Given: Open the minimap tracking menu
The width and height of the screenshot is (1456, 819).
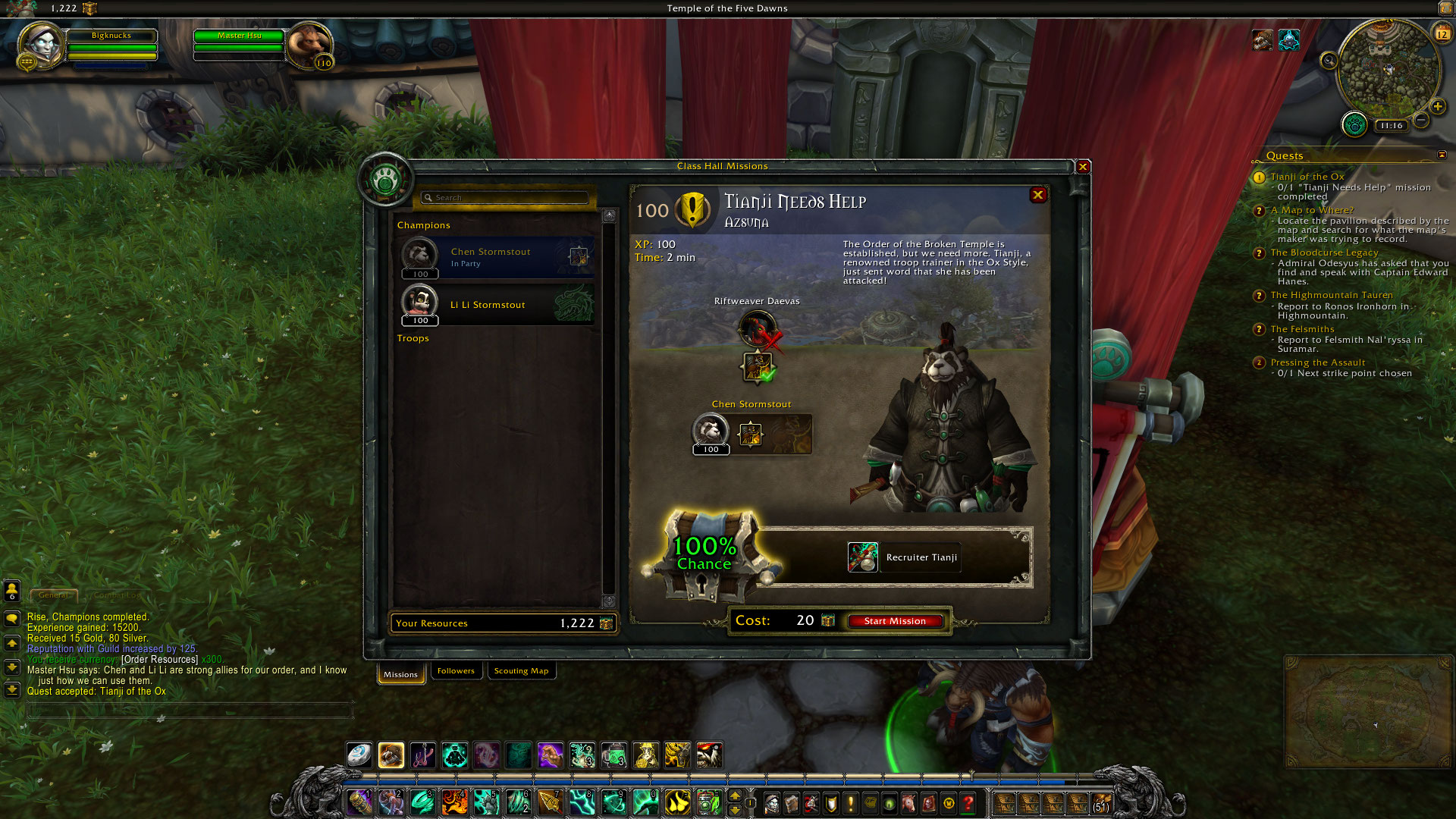Looking at the screenshot, I should [x=1329, y=61].
